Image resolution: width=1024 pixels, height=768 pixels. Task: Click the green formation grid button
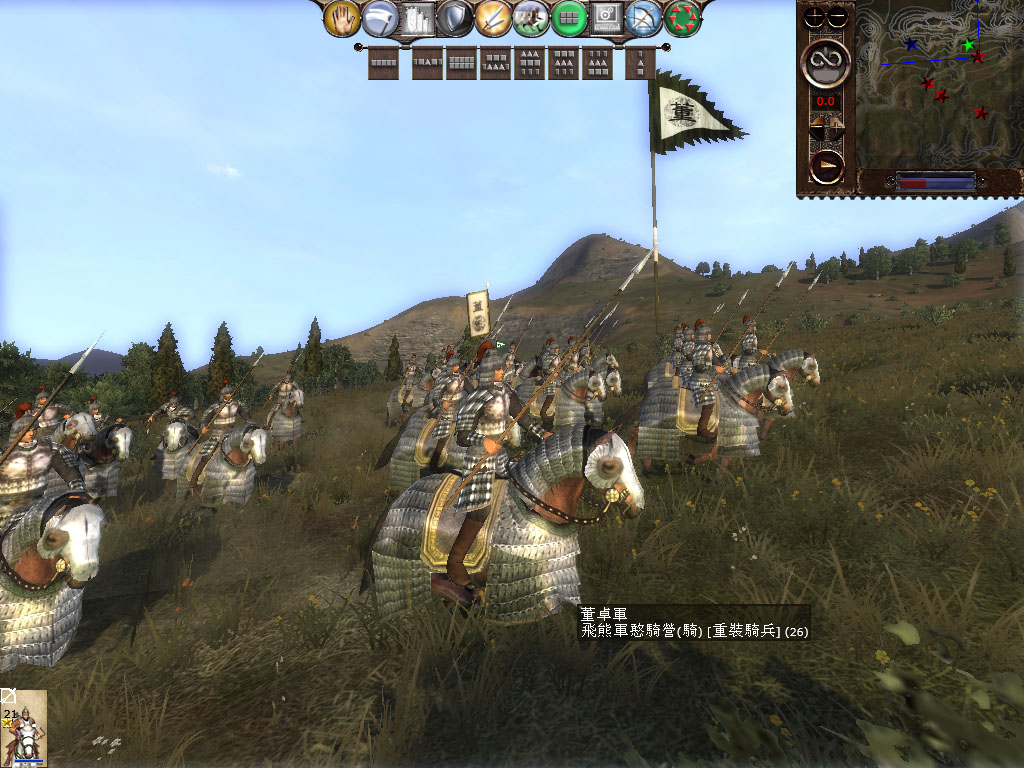[x=569, y=18]
